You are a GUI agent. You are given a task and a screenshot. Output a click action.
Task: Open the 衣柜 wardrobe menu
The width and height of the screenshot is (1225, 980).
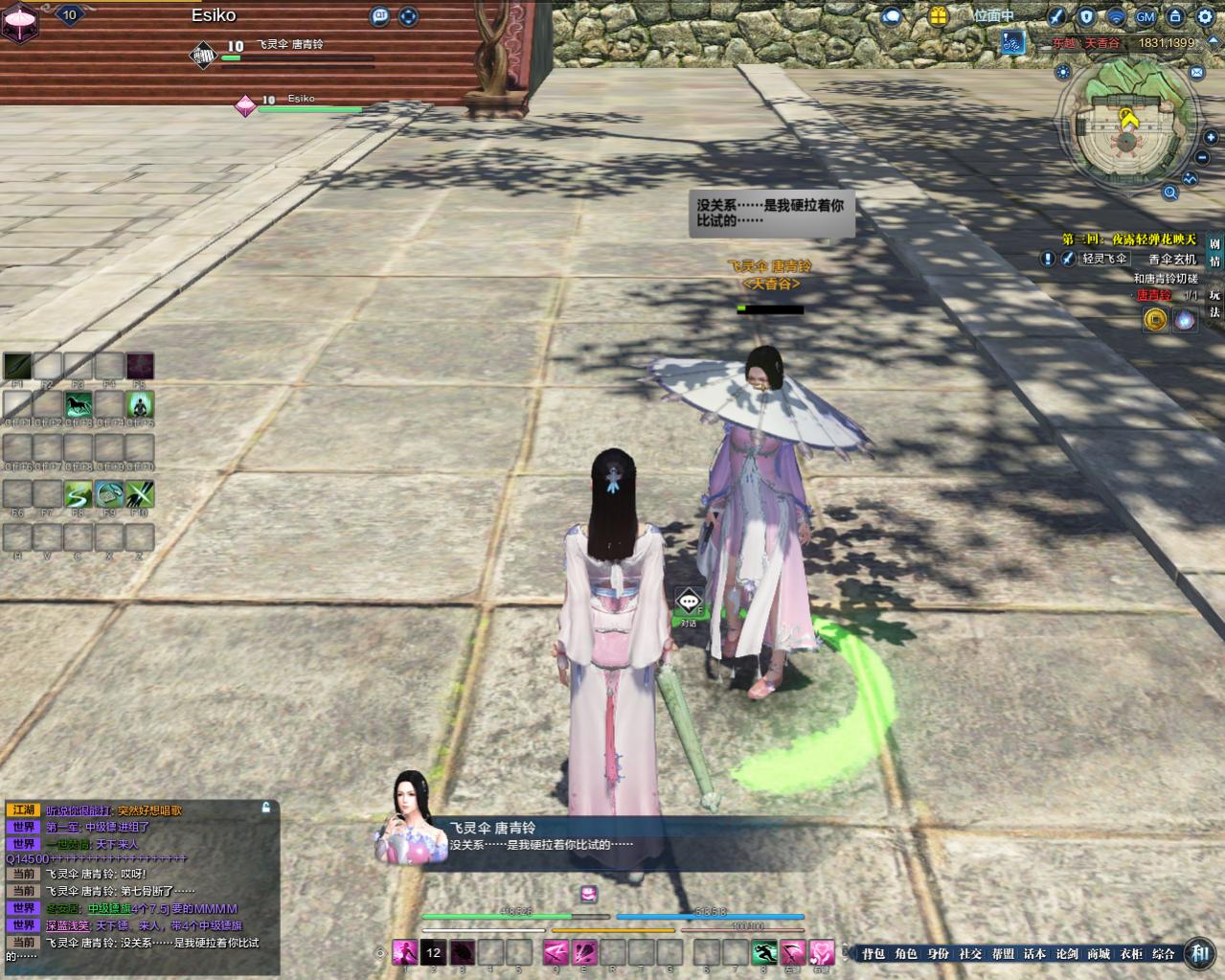pyautogui.click(x=1130, y=953)
